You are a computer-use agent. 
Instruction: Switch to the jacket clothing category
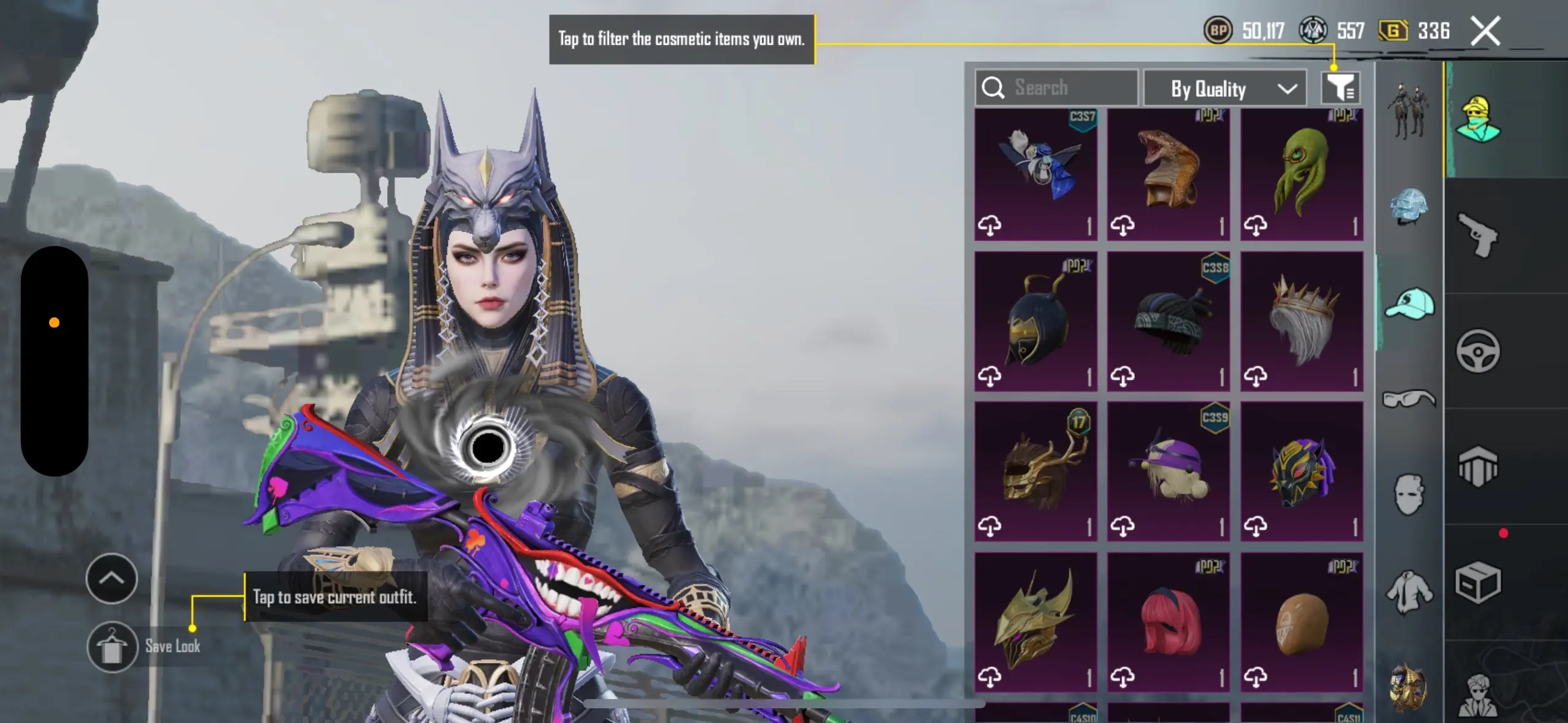click(x=1409, y=591)
